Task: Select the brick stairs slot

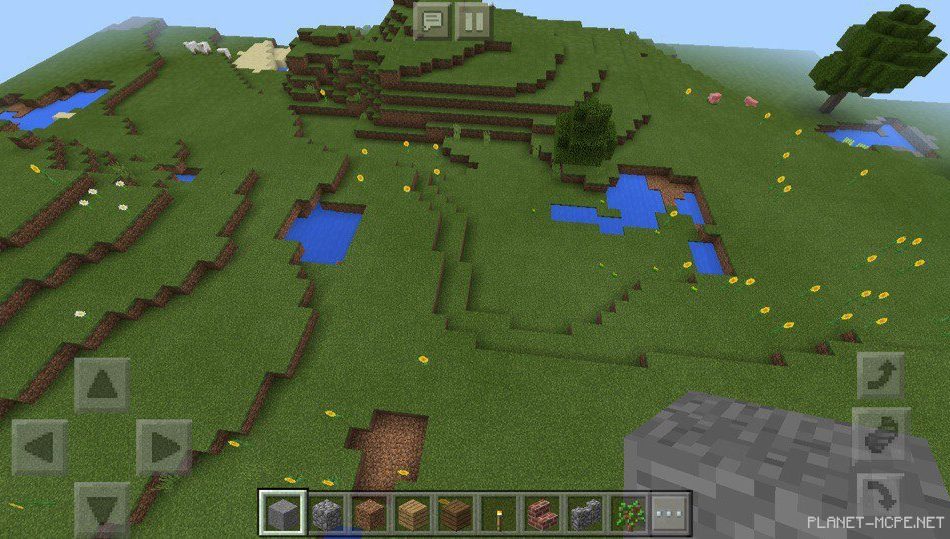Action: click(542, 514)
